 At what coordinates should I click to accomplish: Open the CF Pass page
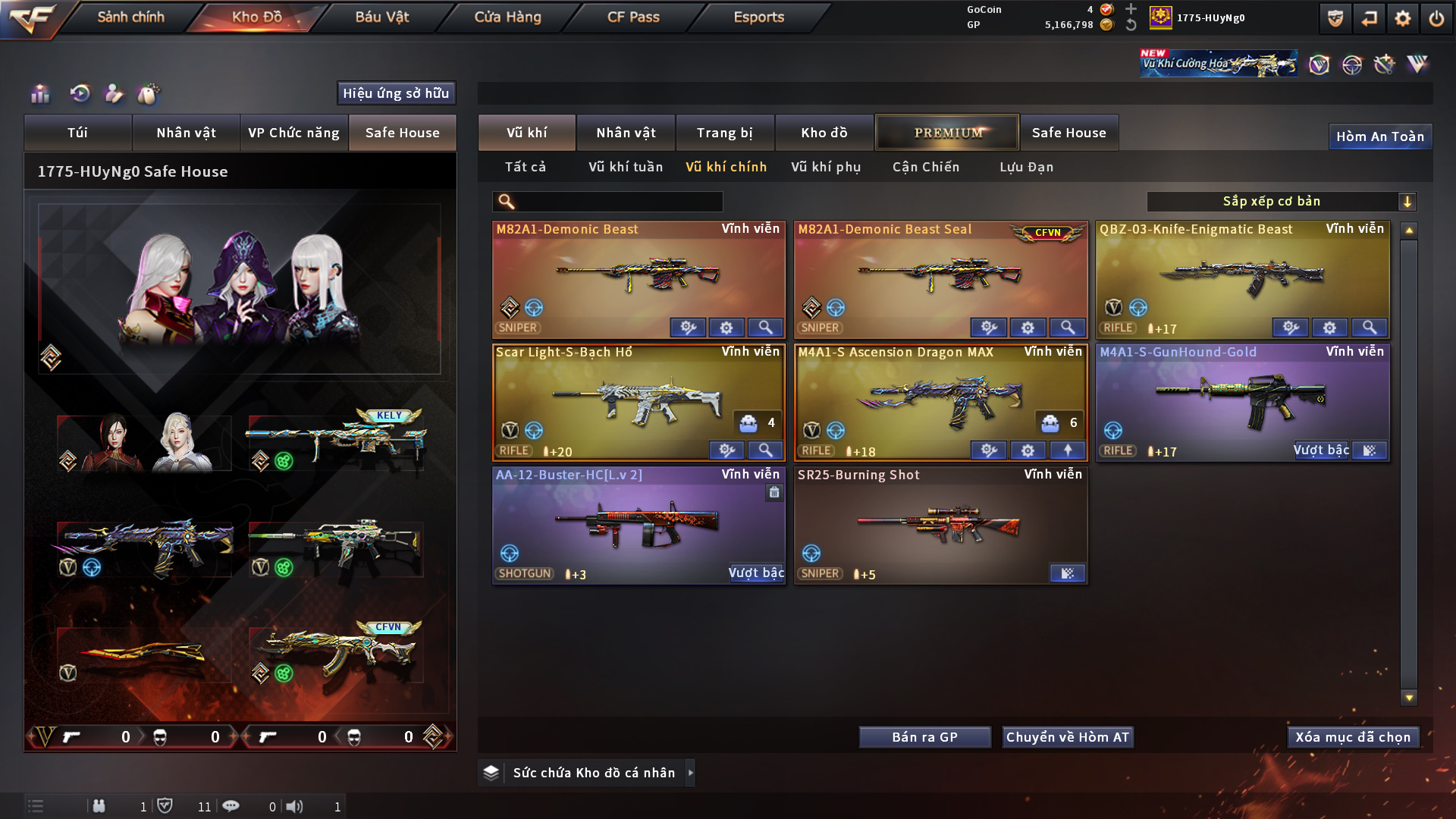(633, 17)
